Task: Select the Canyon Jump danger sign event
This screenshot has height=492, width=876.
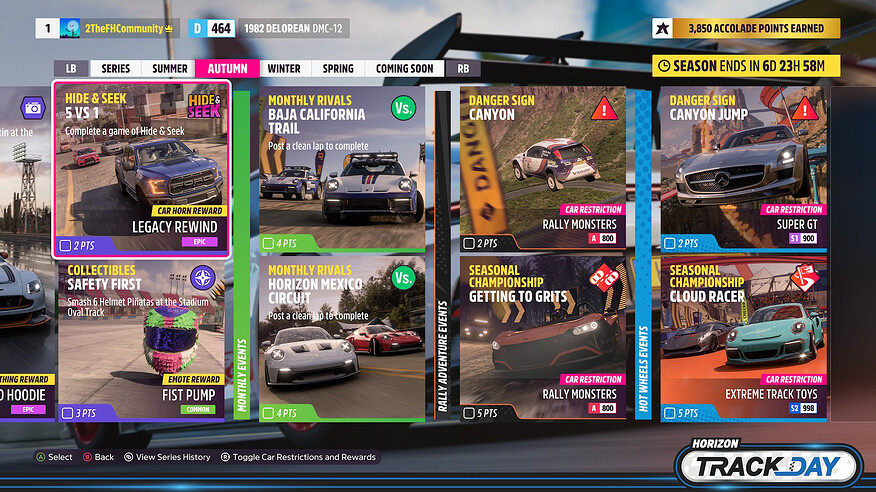Action: click(742, 169)
